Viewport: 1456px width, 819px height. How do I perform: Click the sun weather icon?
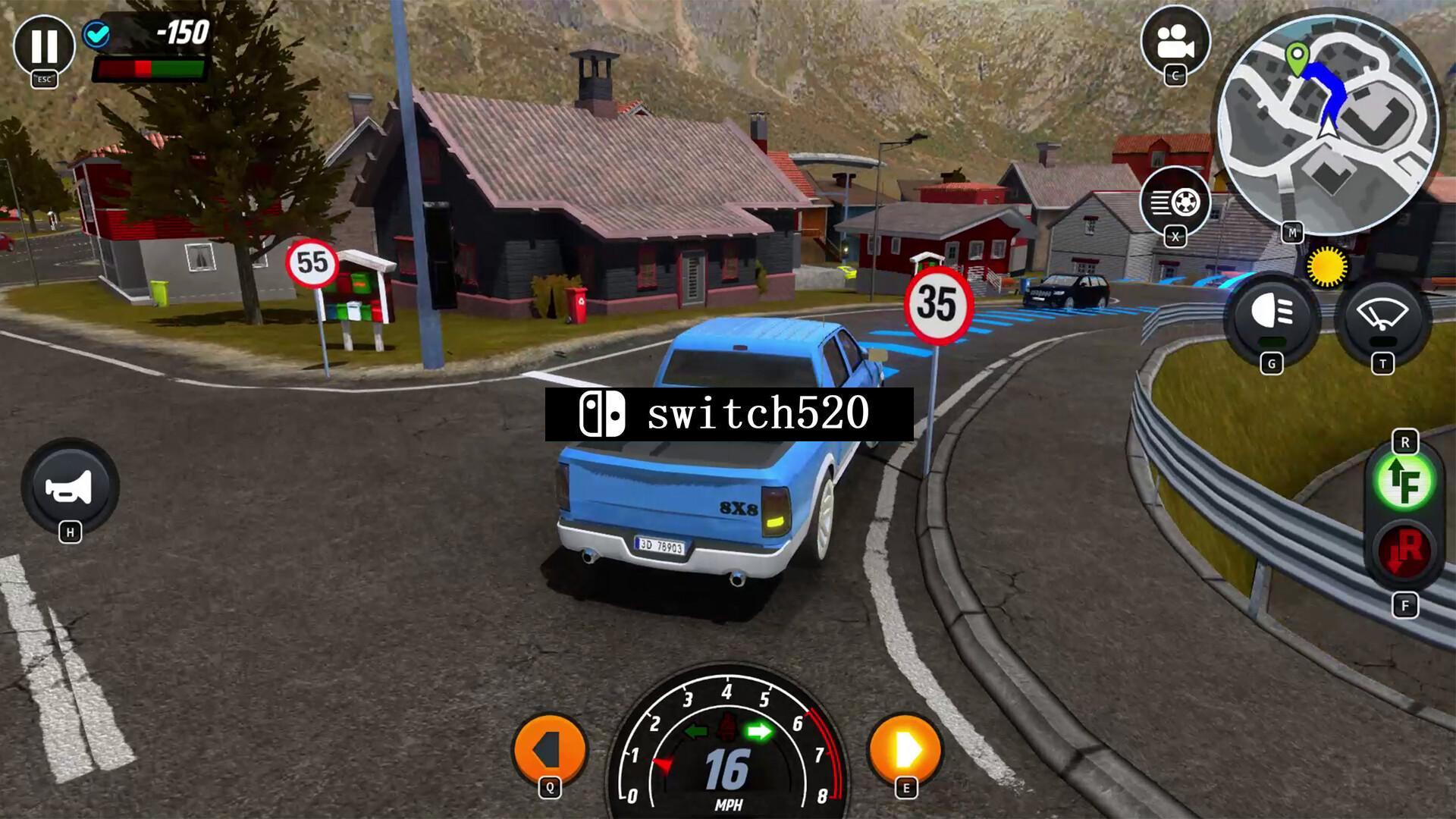coord(1329,267)
